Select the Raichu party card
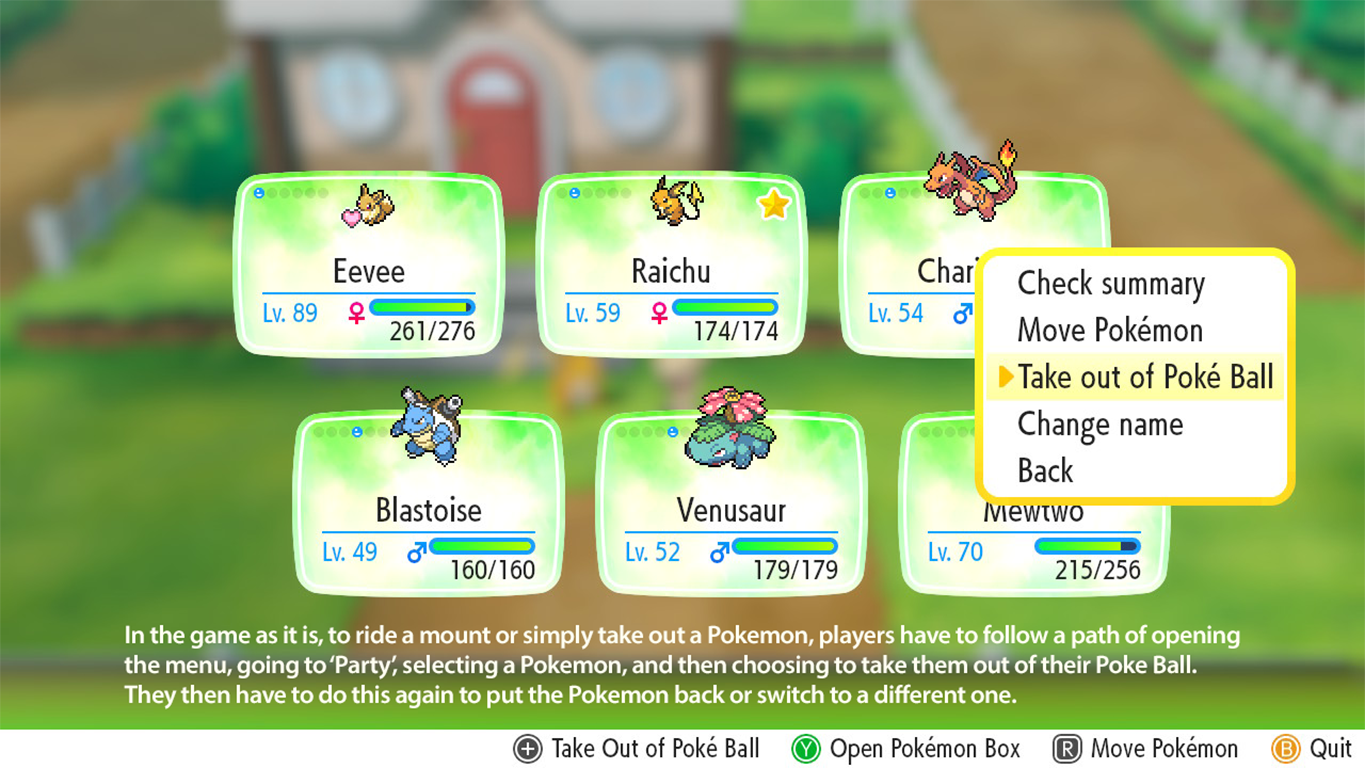Image resolution: width=1366 pixels, height=768 pixels. (x=671, y=265)
